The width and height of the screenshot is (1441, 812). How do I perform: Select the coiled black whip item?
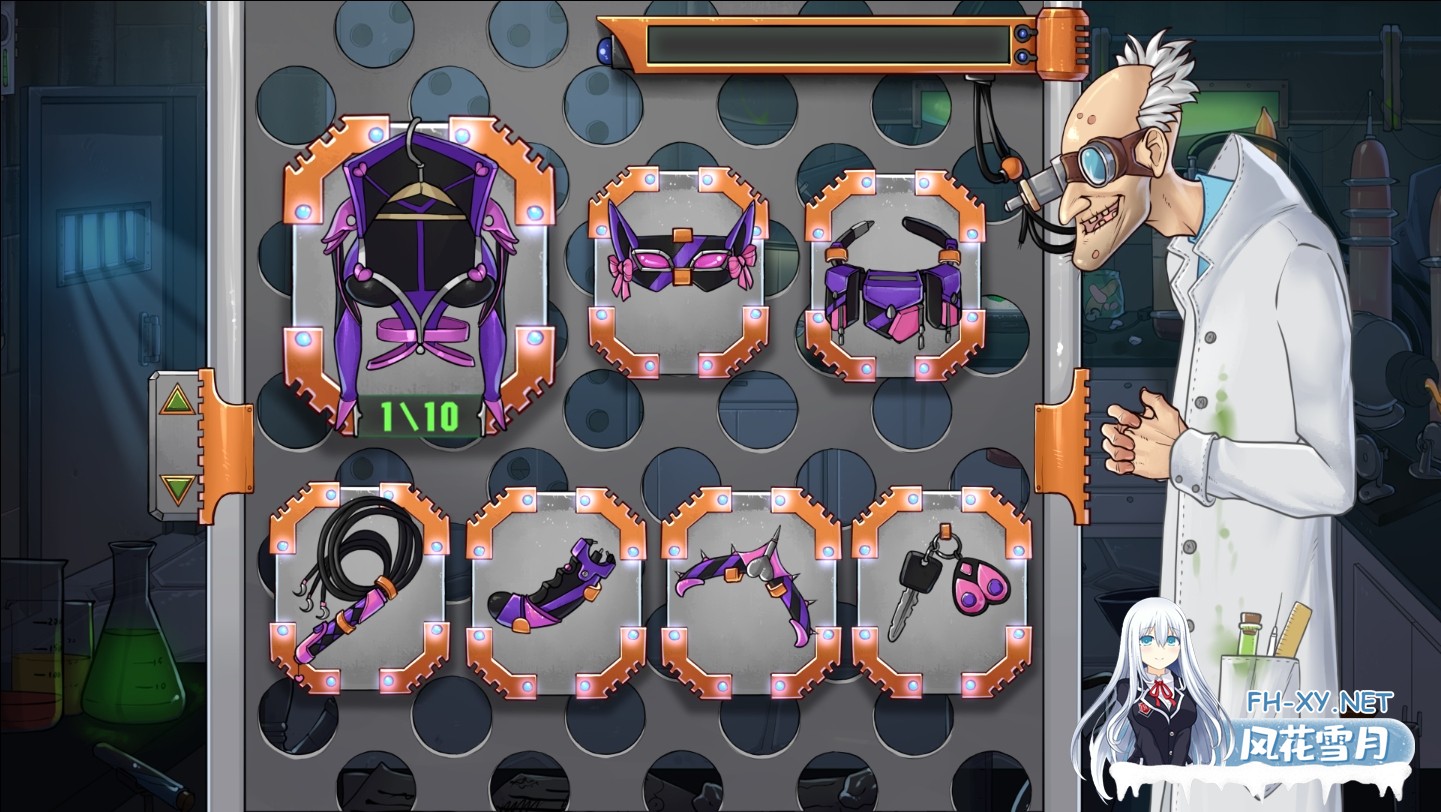click(361, 585)
